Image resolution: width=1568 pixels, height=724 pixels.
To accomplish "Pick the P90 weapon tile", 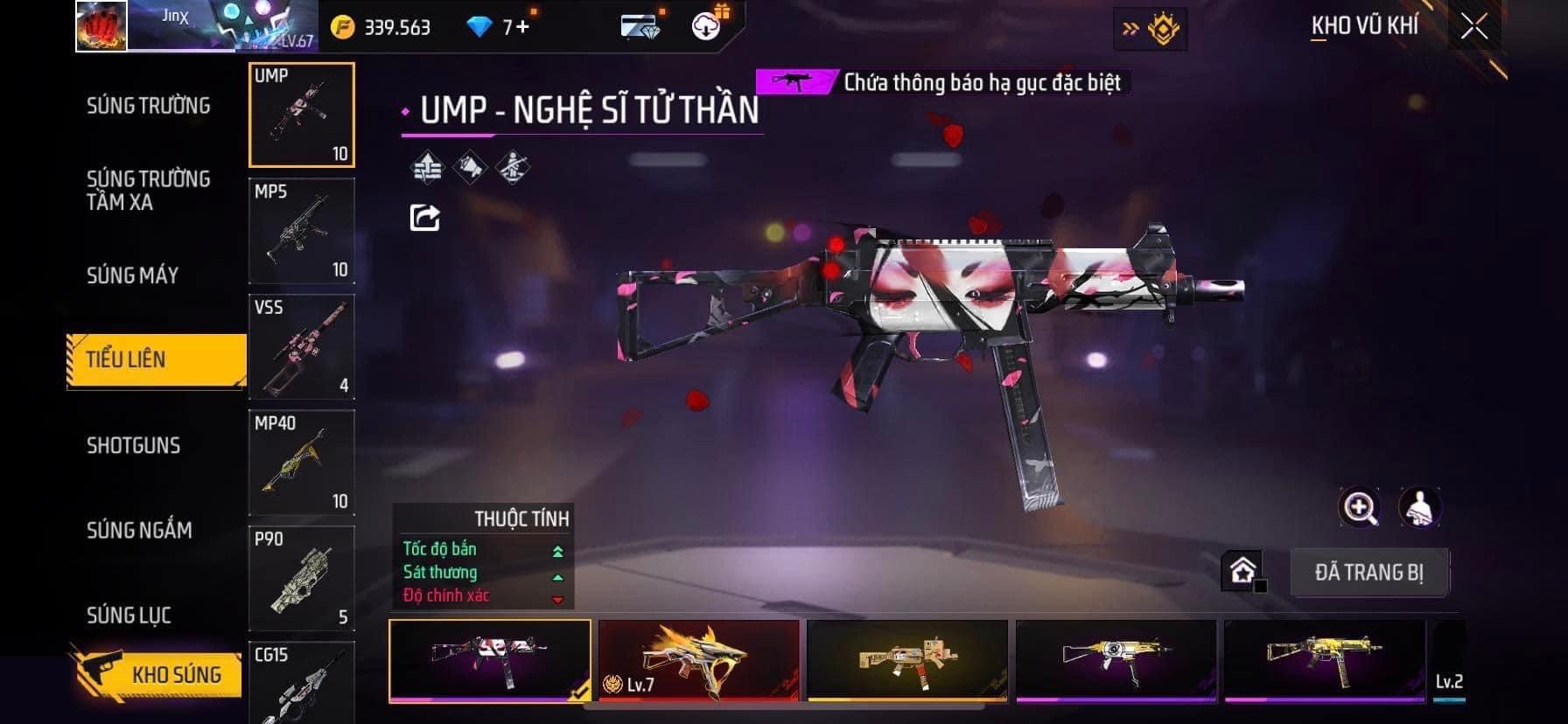I will [302, 578].
